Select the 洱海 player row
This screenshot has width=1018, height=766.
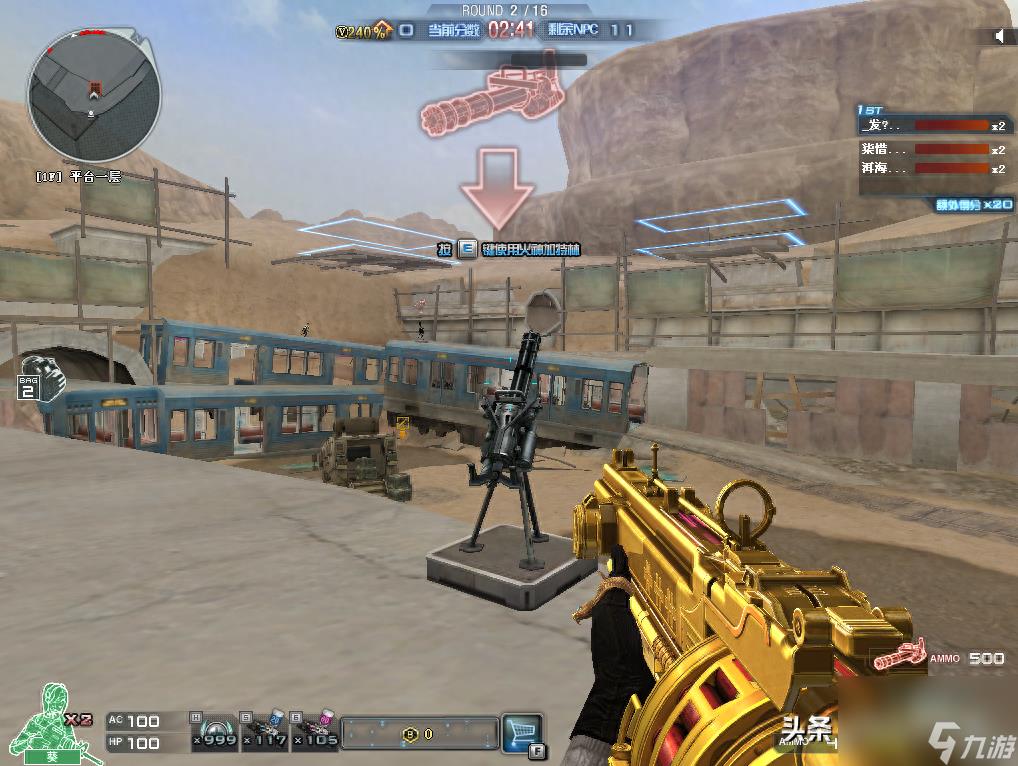tap(933, 169)
